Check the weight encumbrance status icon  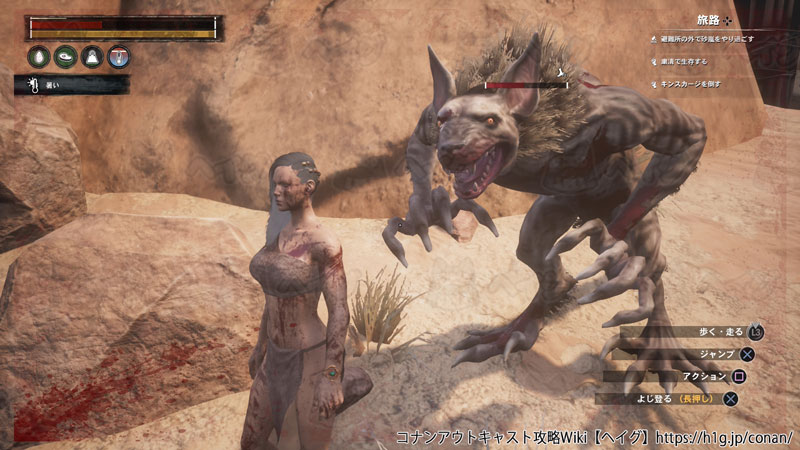pos(92,56)
